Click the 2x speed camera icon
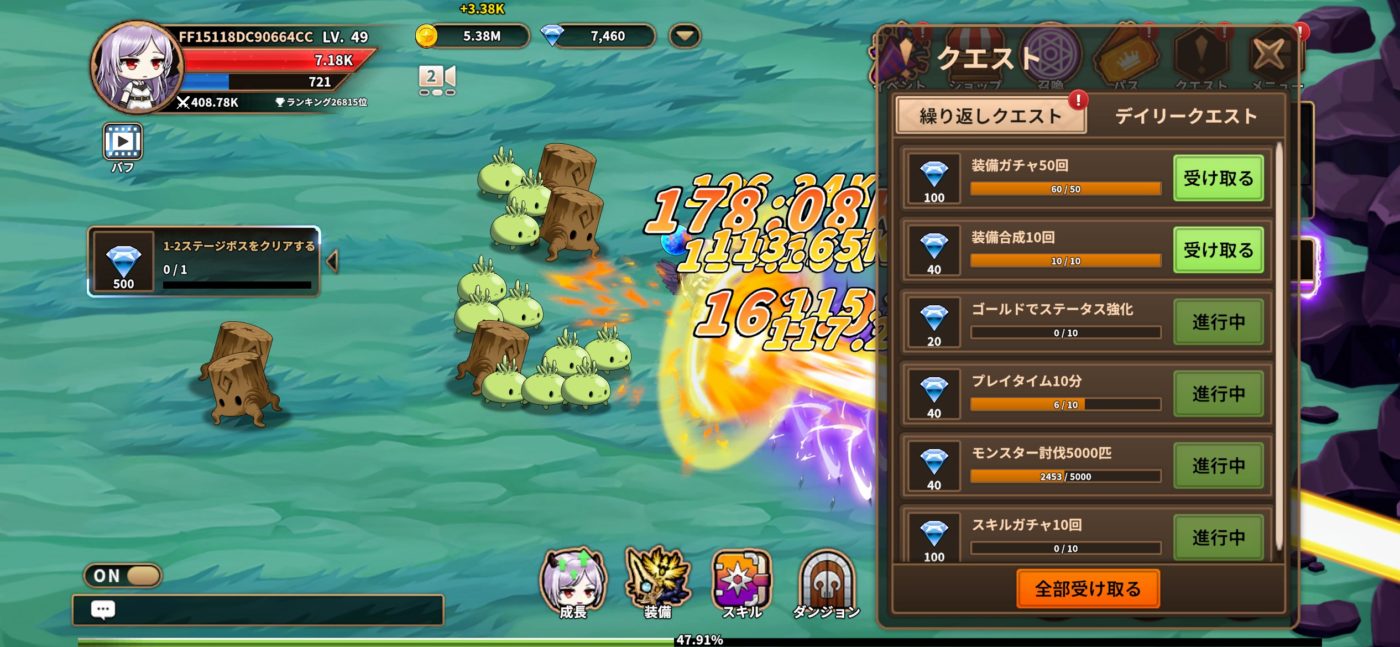Viewport: 1400px width, 647px height. [x=437, y=78]
